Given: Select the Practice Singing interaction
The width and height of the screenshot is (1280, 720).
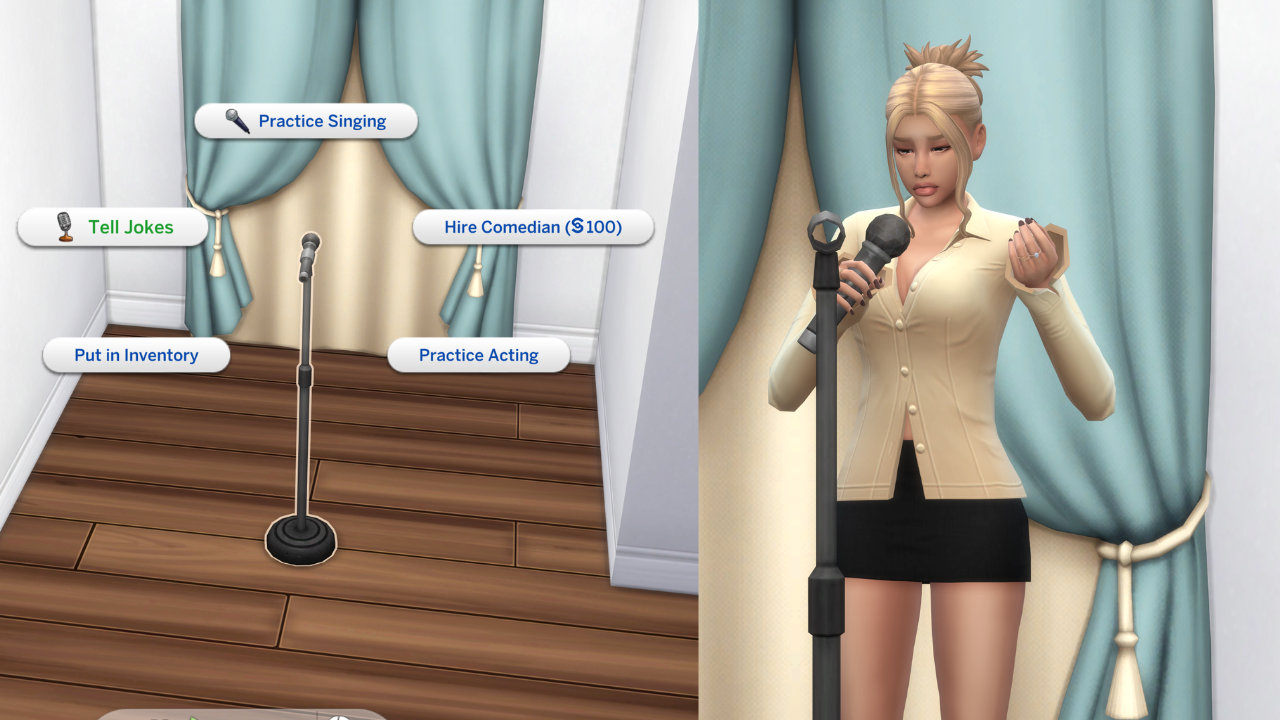Looking at the screenshot, I should pos(322,121).
